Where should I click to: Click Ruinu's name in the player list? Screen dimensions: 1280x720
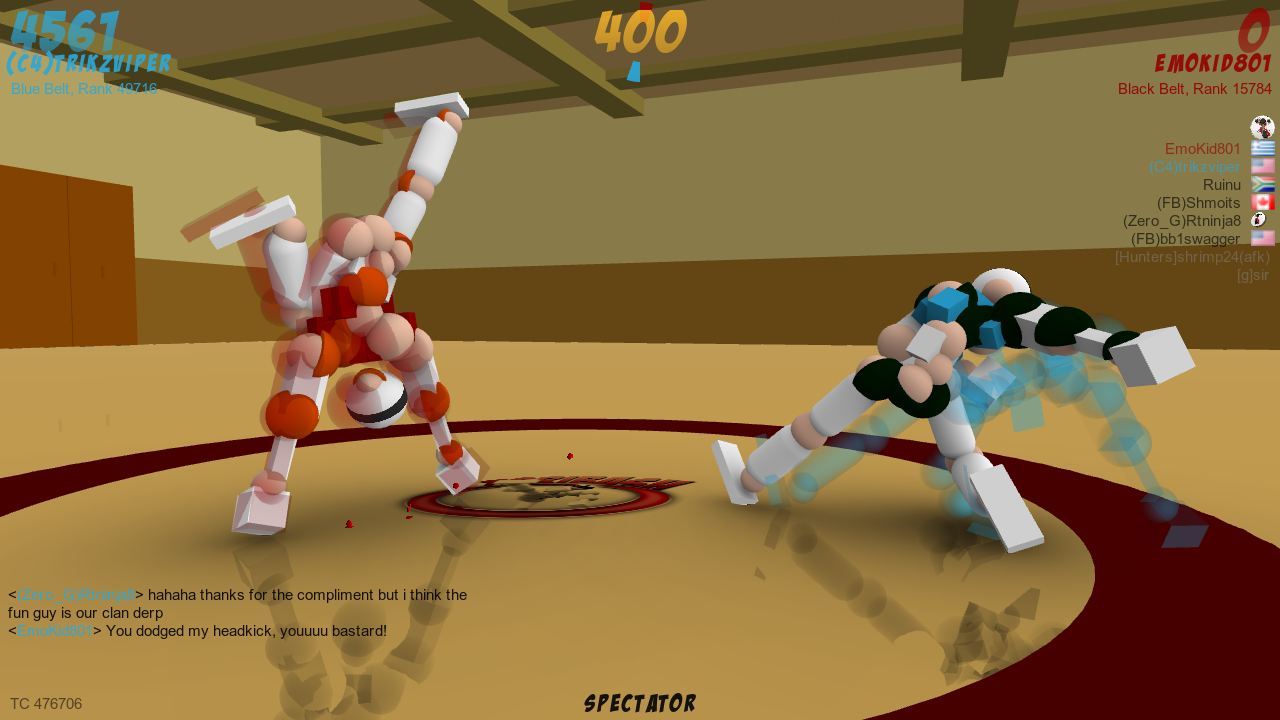(1222, 184)
